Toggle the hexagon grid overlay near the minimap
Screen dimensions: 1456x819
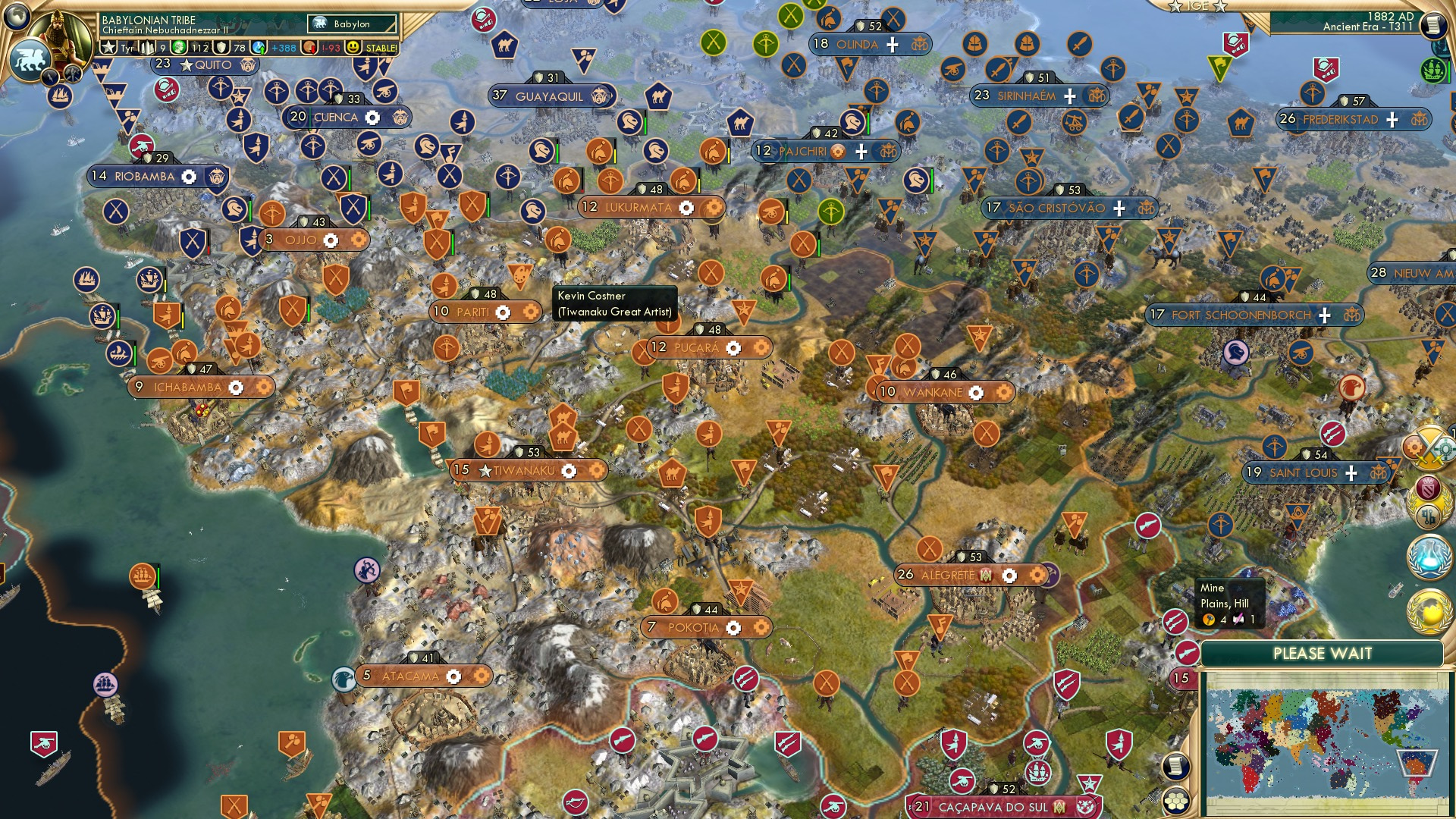click(1175, 801)
